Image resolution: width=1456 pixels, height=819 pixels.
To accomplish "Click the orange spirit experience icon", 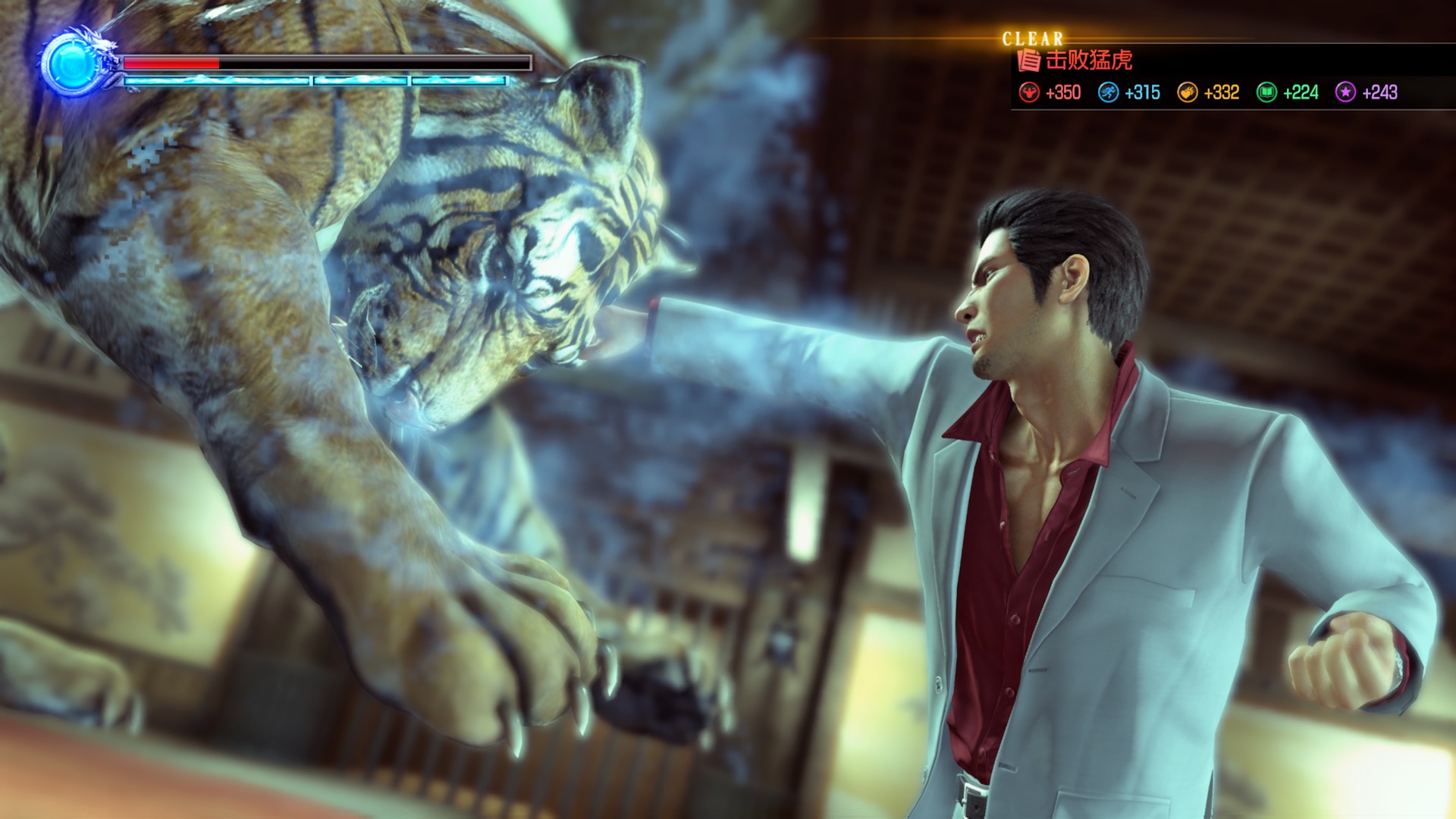I will 1187,93.
